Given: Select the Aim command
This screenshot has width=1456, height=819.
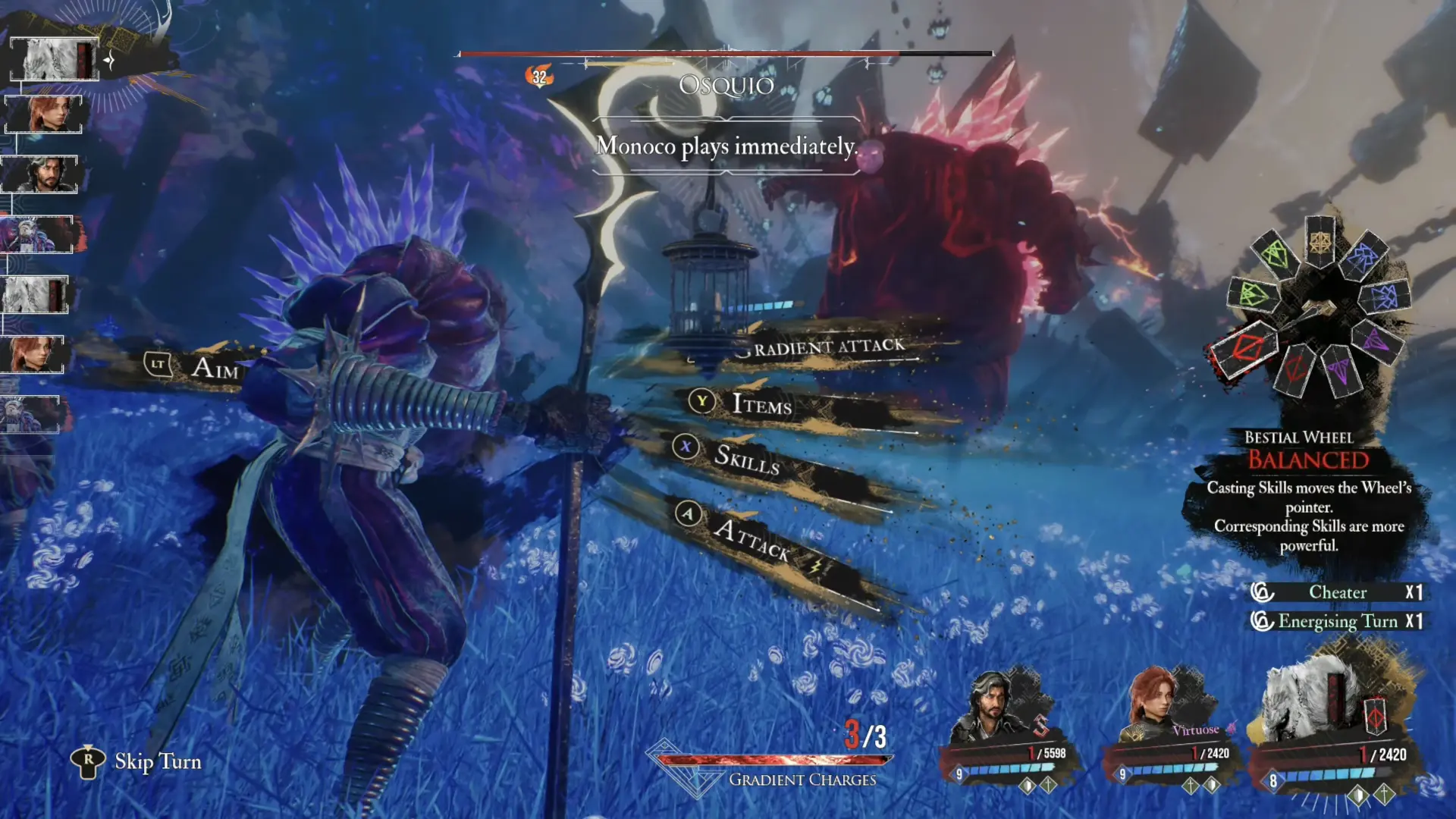Looking at the screenshot, I should tap(214, 368).
